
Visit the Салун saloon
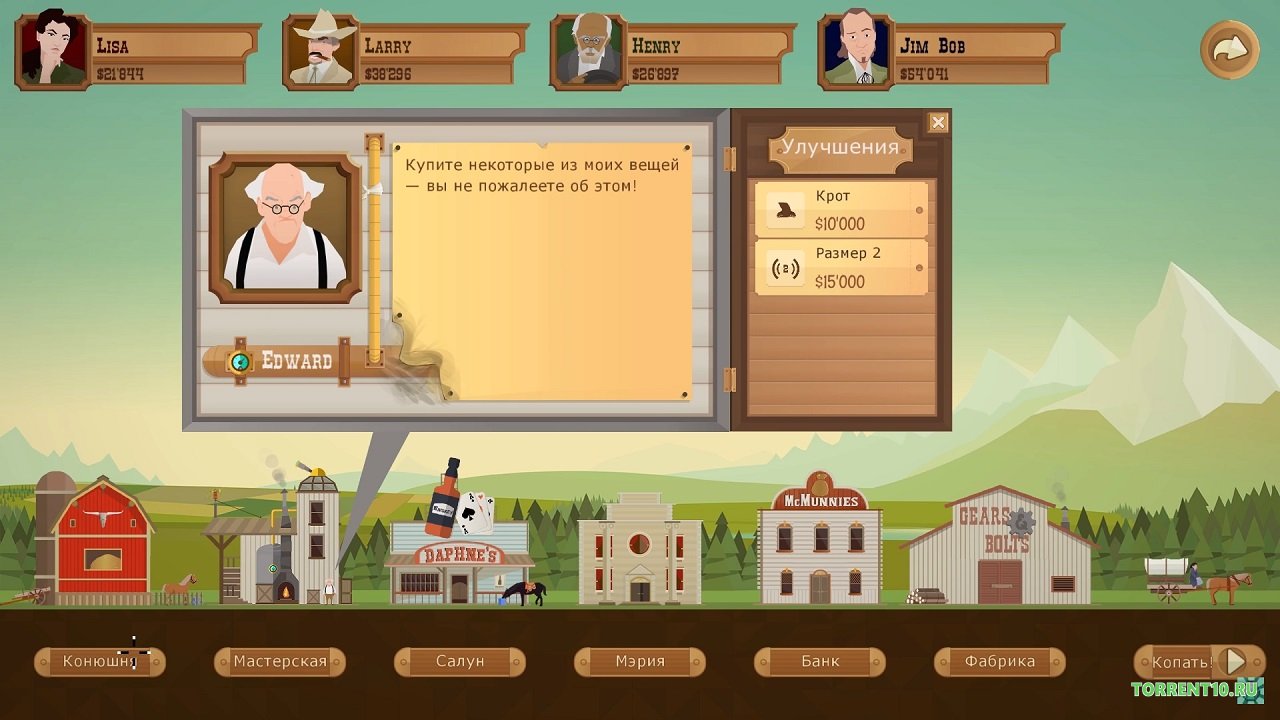[x=460, y=661]
